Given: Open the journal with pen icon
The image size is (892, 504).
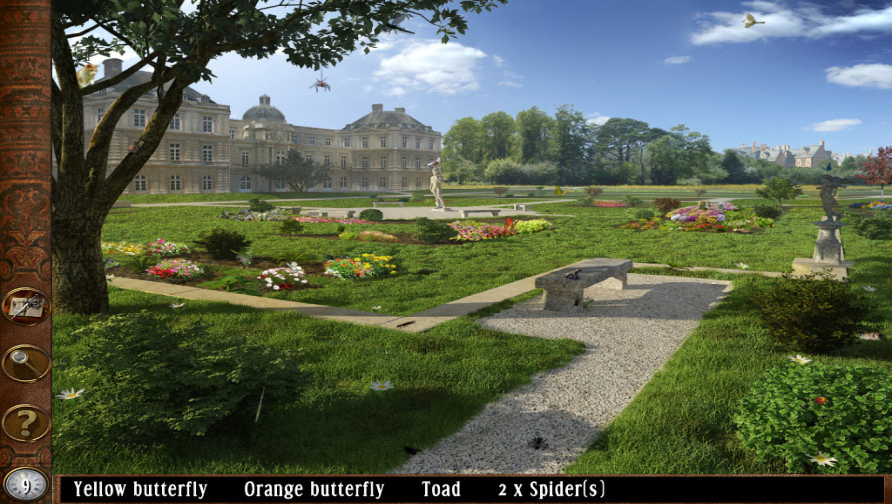Looking at the screenshot, I should pos(25,306).
